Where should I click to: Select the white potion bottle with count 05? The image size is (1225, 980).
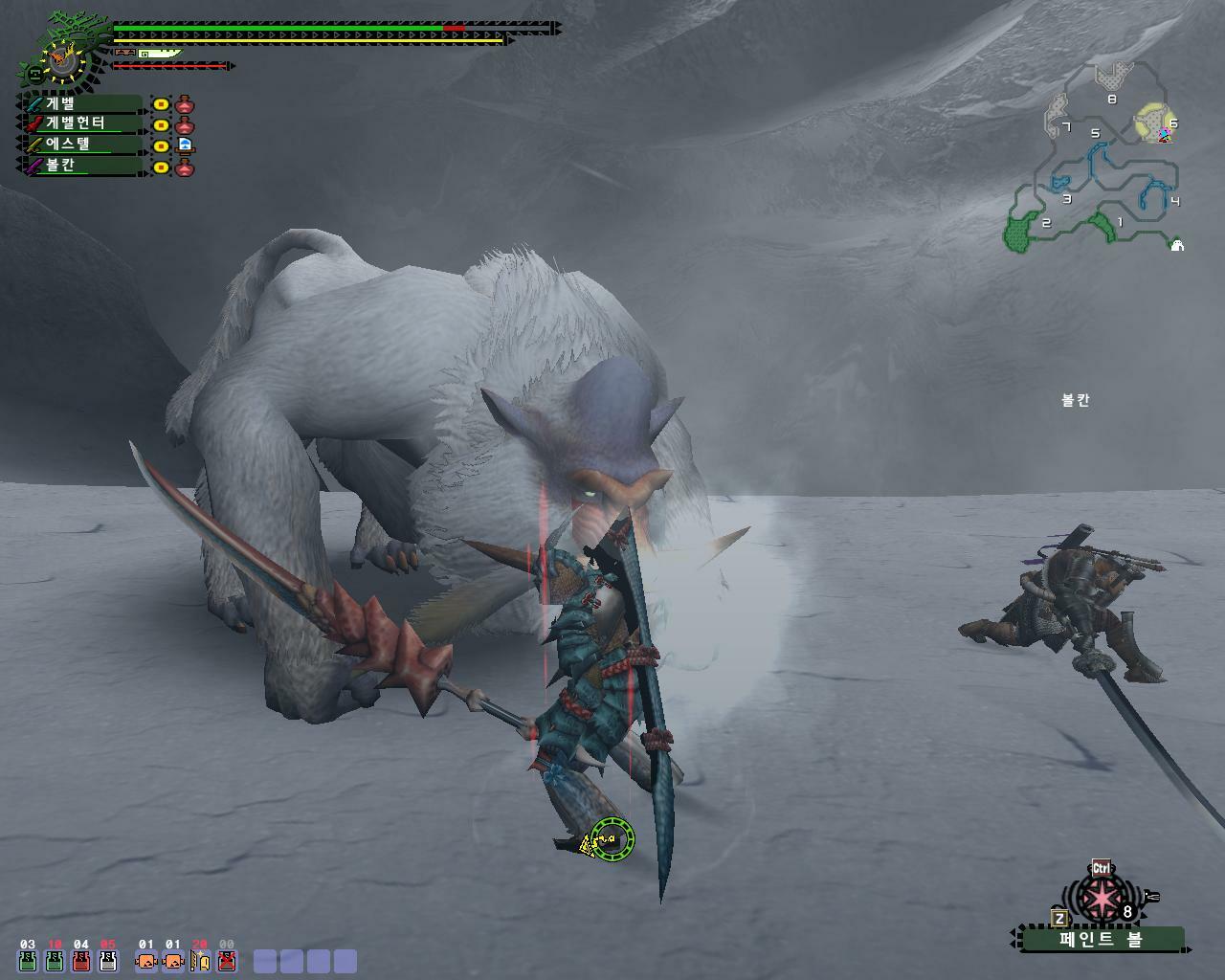[108, 961]
